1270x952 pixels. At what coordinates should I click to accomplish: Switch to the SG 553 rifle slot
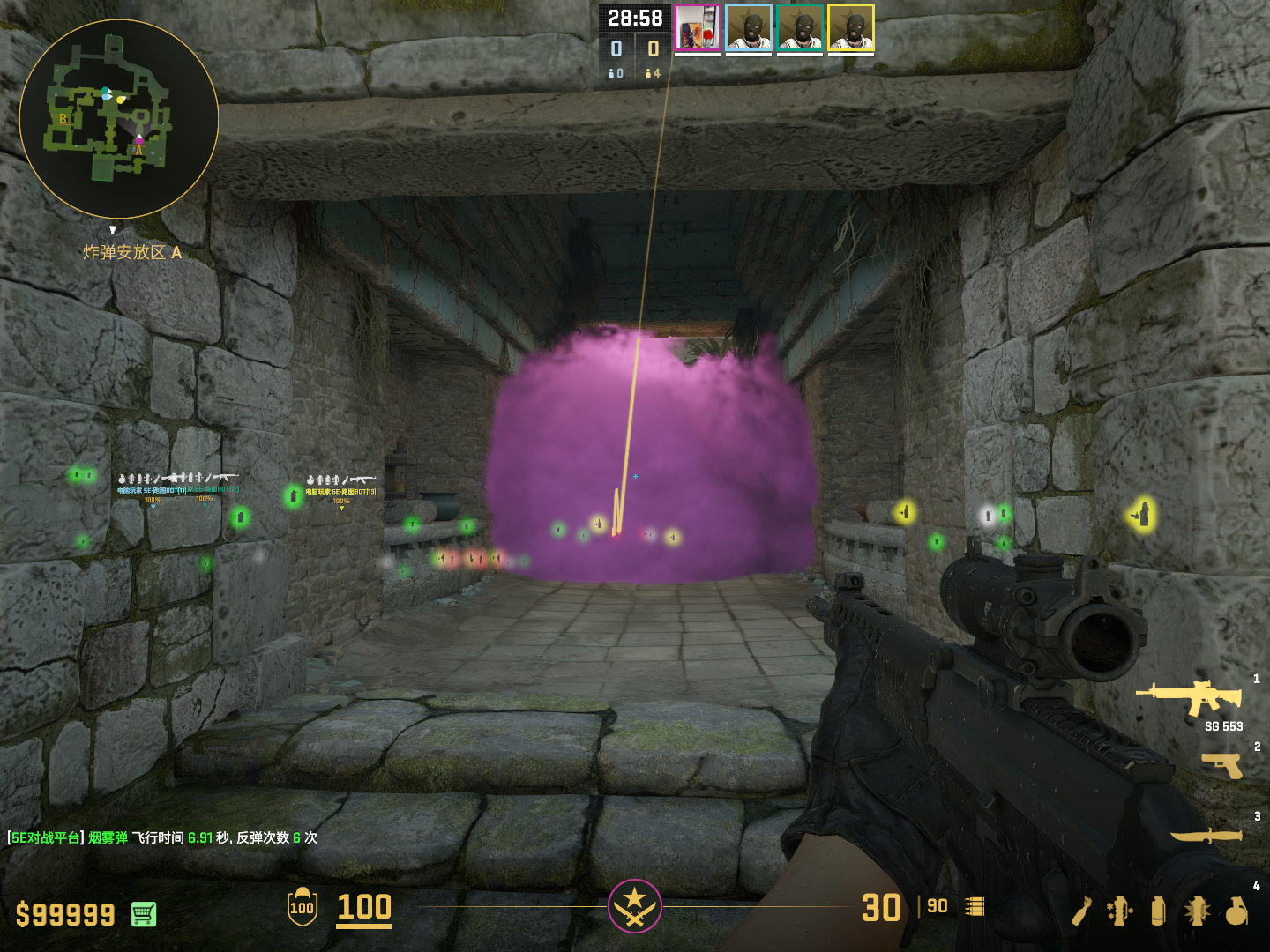[x=1191, y=698]
